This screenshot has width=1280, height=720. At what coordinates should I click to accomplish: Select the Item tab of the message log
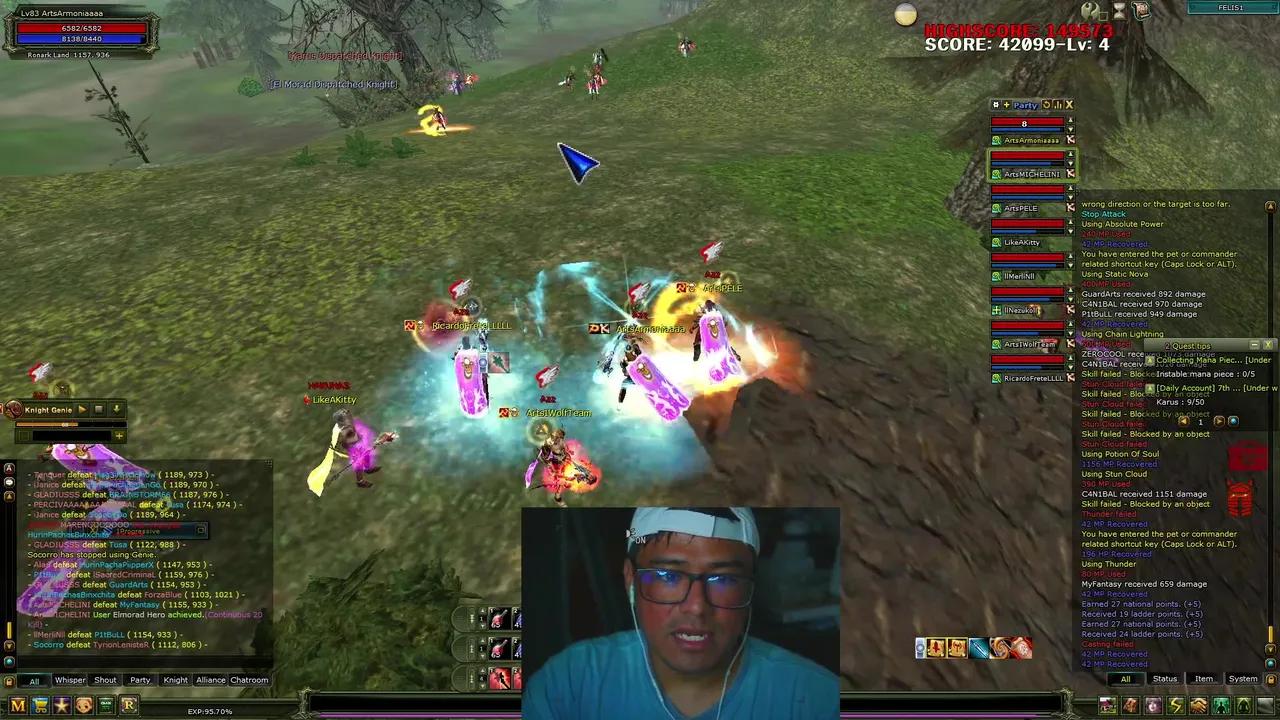tap(1204, 680)
